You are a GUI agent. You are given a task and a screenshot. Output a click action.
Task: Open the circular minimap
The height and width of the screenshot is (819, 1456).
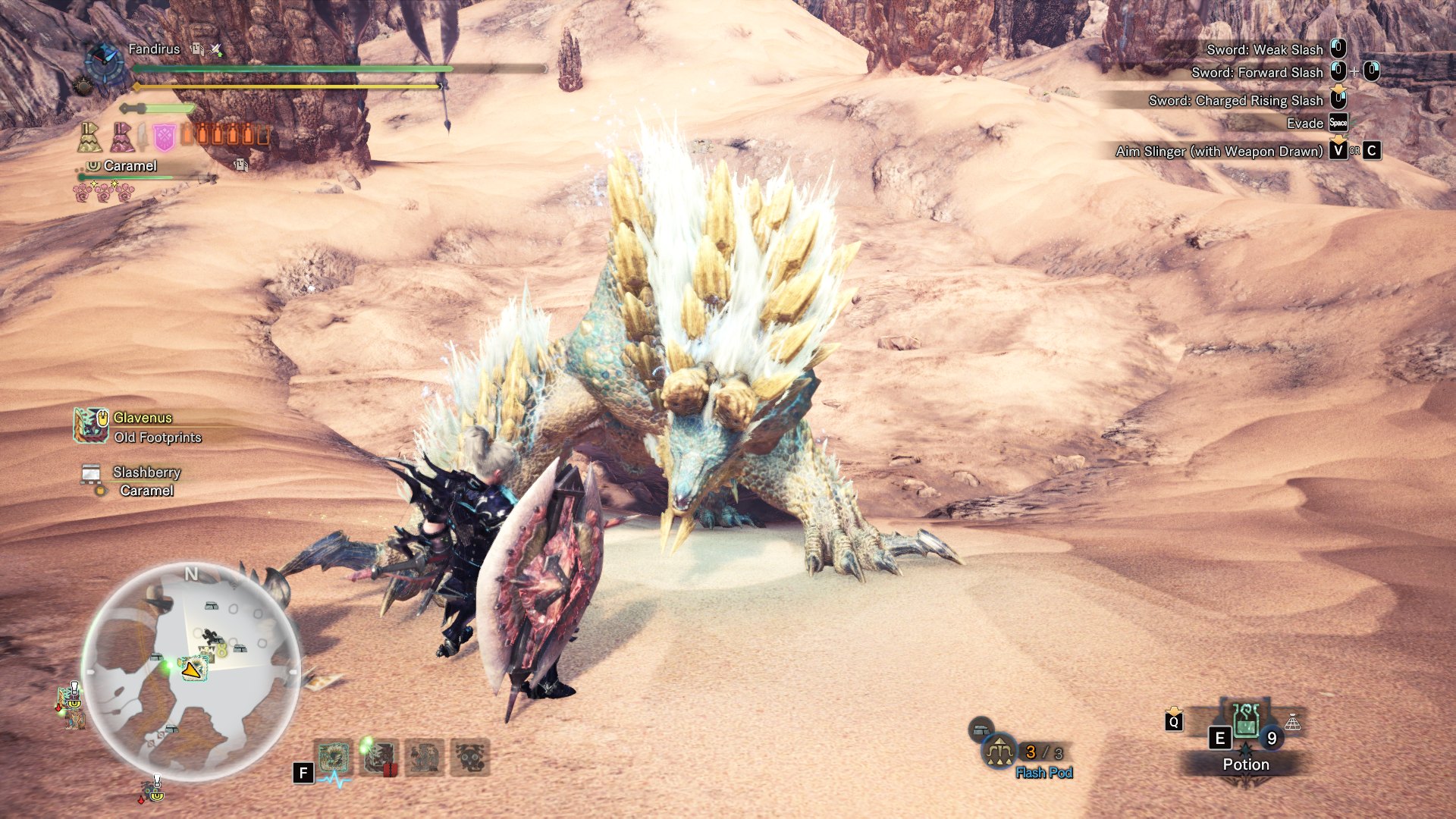(x=191, y=672)
